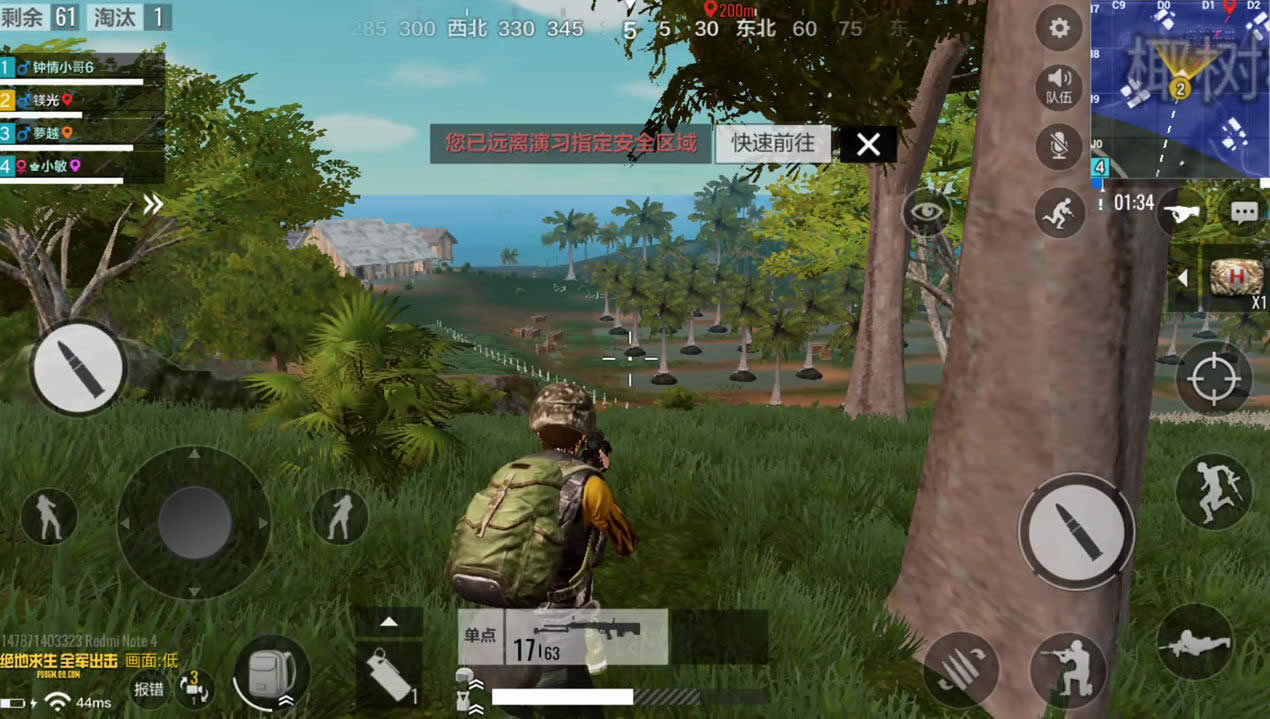Toggle the muted microphone icon
The image size is (1270, 719).
pyautogui.click(x=1060, y=146)
